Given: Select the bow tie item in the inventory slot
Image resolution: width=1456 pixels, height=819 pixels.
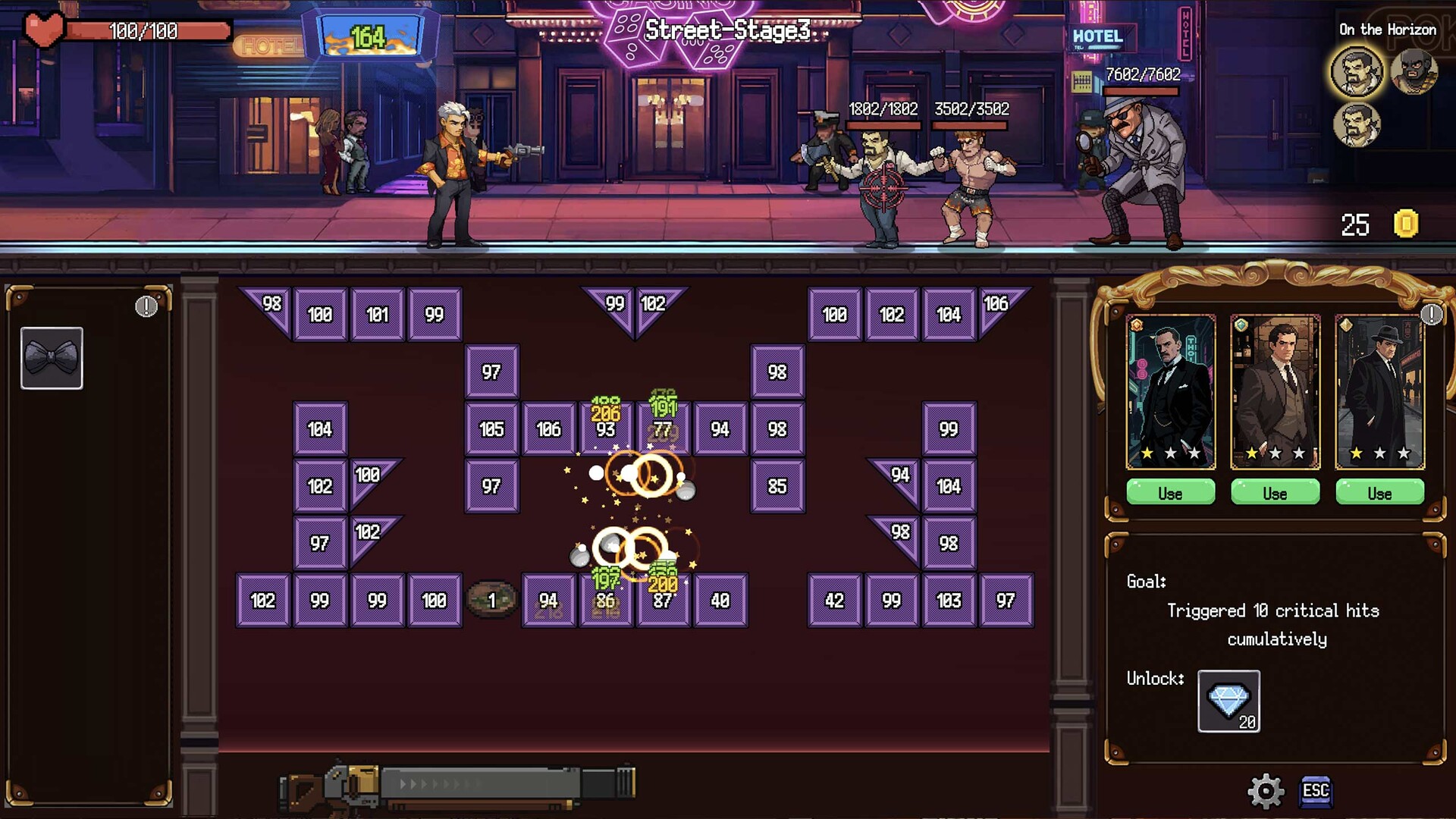Looking at the screenshot, I should pyautogui.click(x=52, y=358).
